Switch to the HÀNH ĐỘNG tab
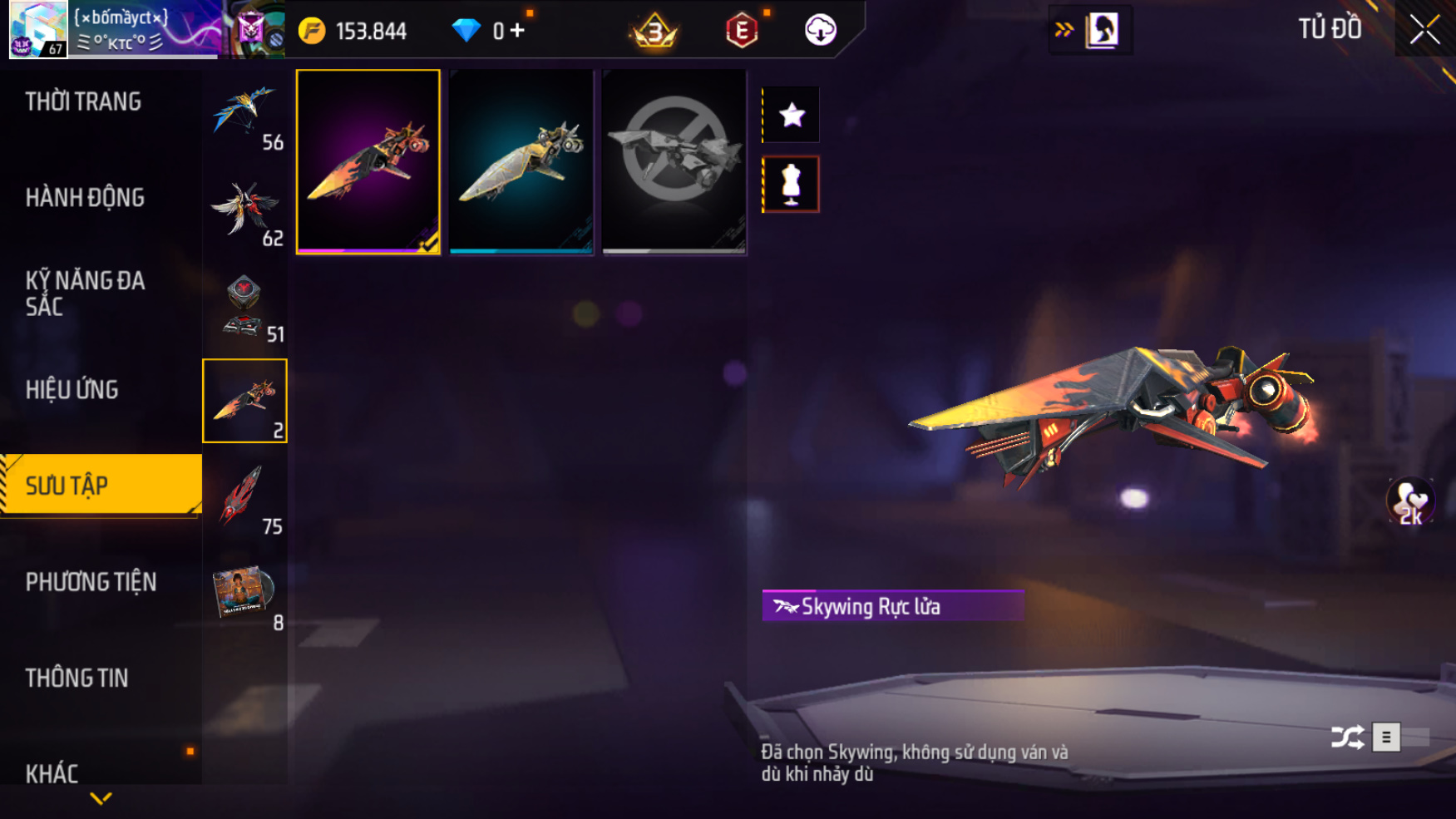1456x819 pixels. (x=85, y=198)
